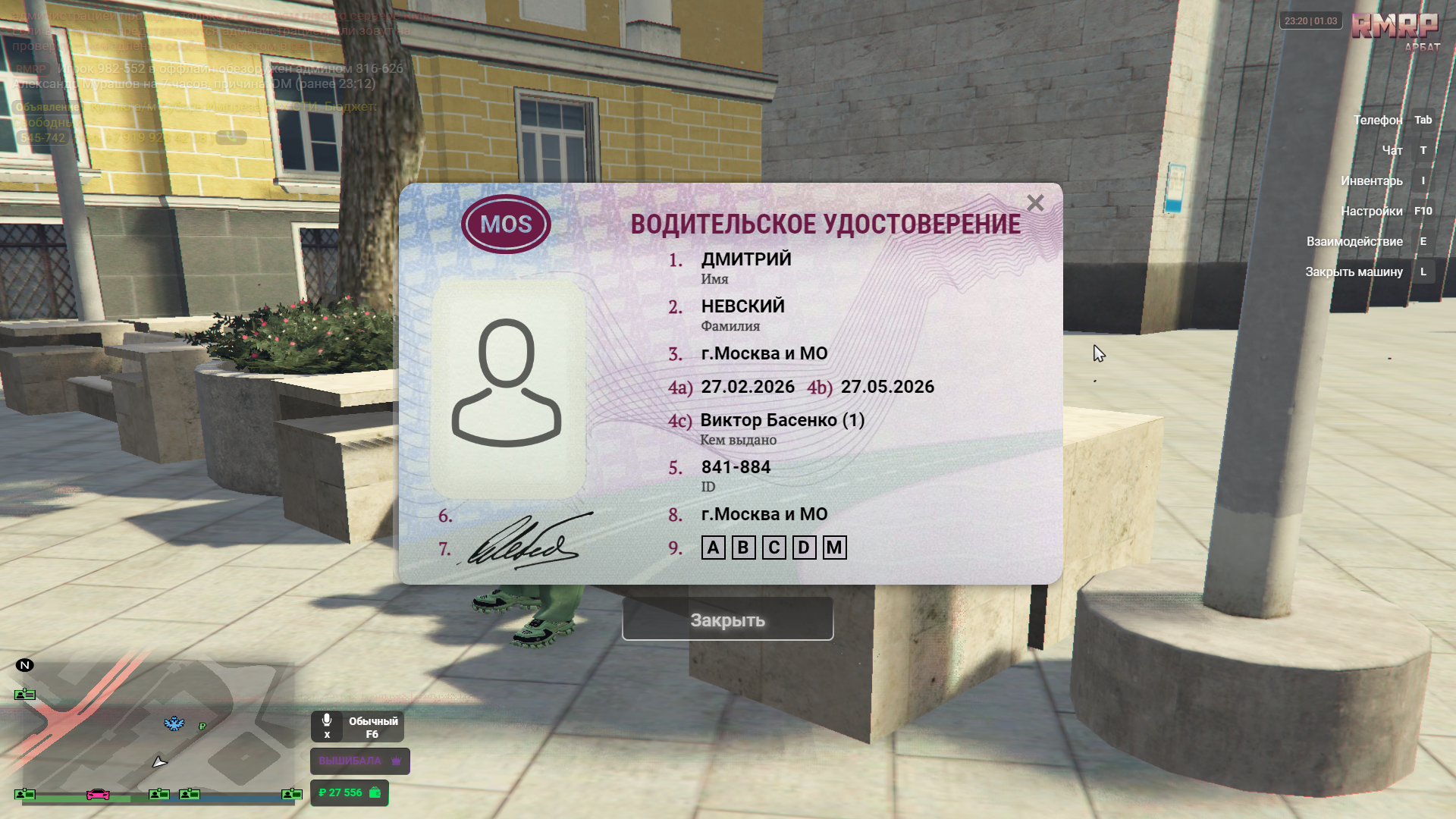Open the Настройки menu entry
The width and height of the screenshot is (1456, 819).
point(1371,211)
